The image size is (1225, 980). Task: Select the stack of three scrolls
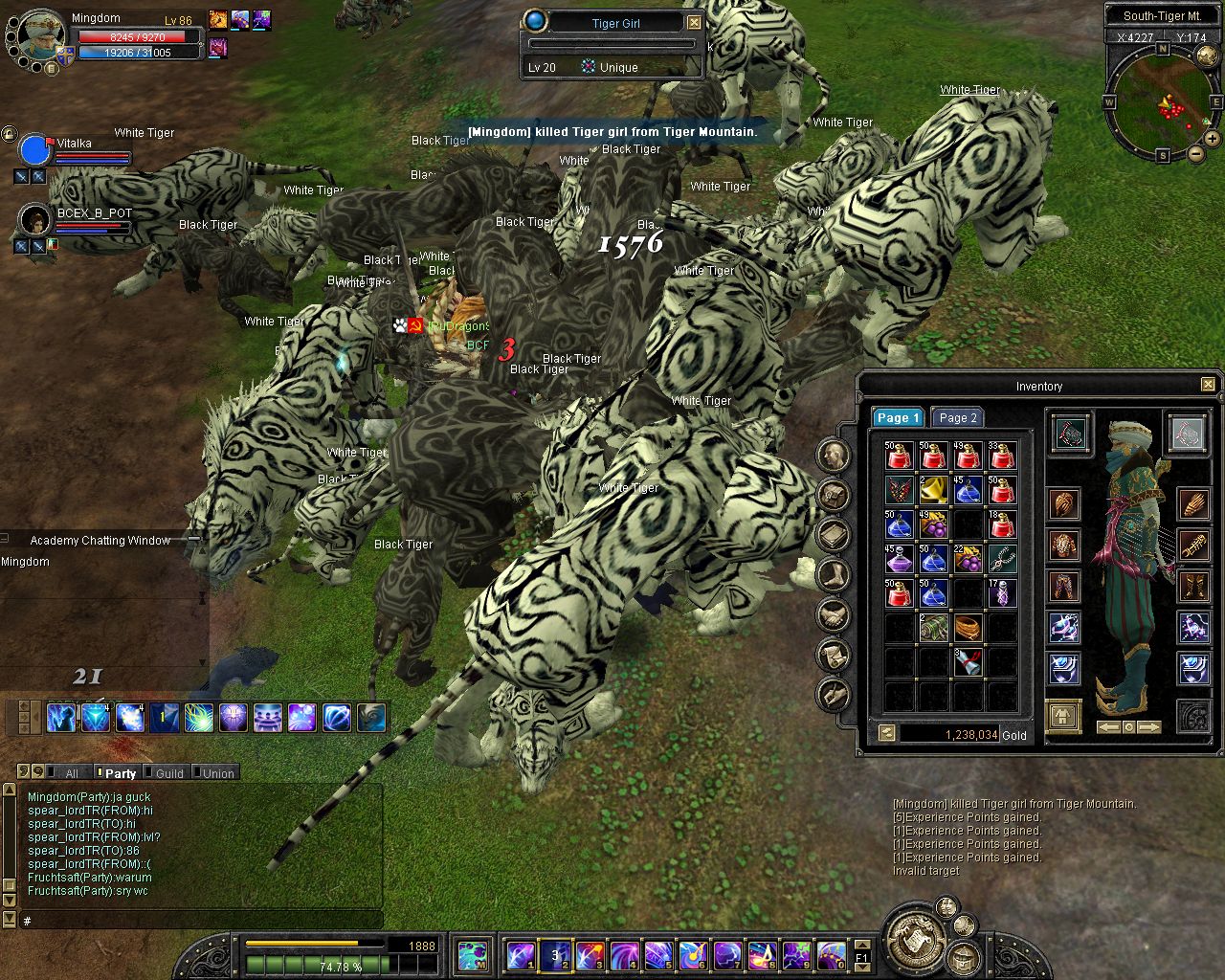click(x=968, y=662)
